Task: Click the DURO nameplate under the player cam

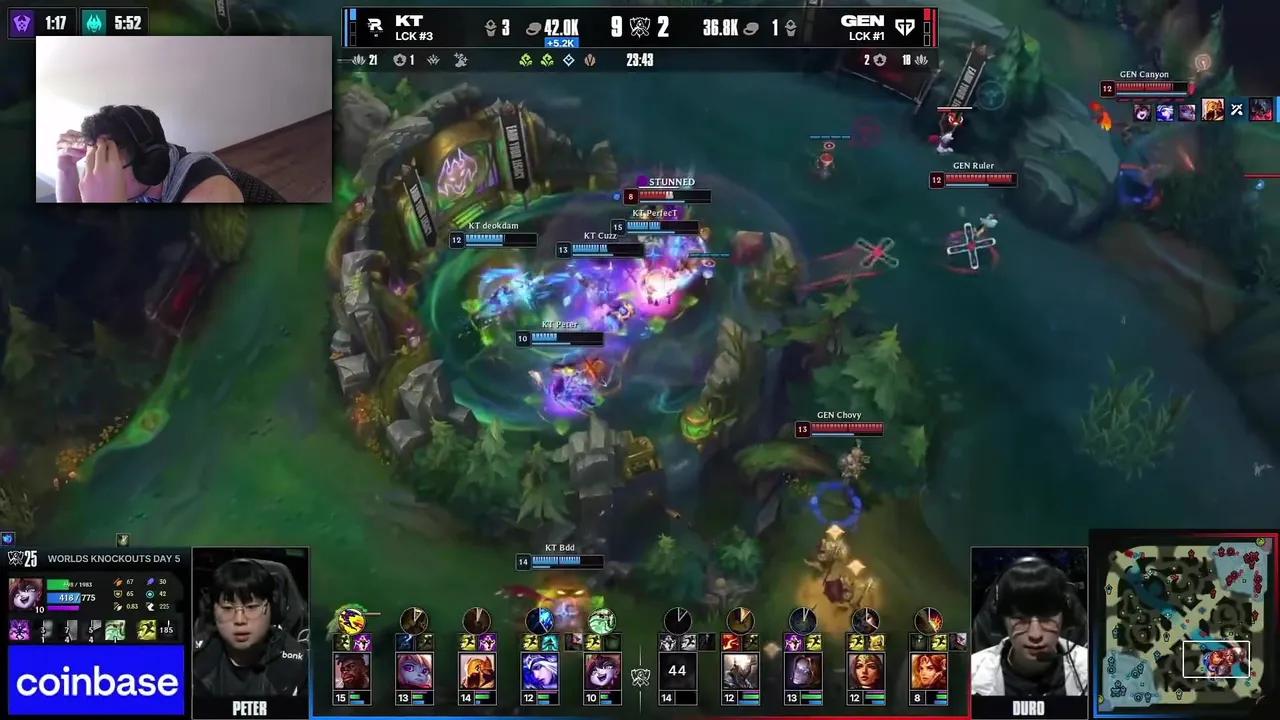Action: [1028, 707]
